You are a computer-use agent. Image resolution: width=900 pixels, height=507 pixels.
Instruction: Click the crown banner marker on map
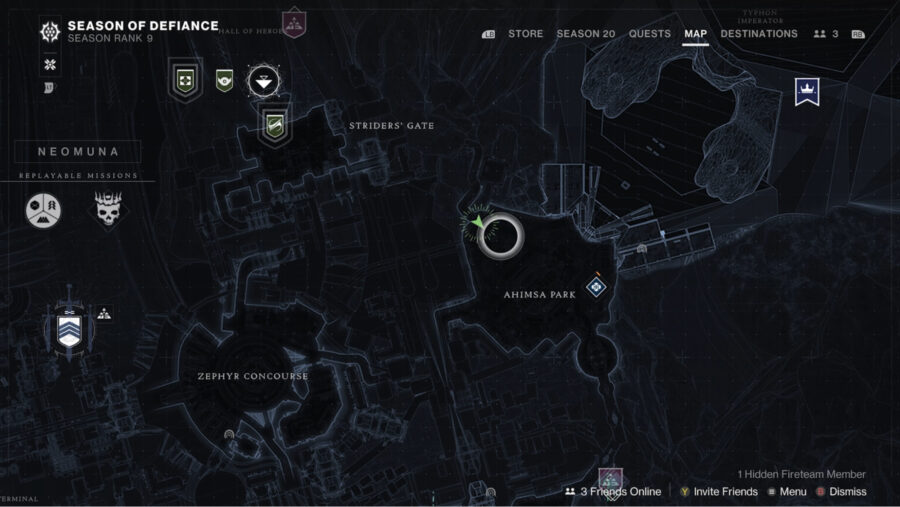click(x=806, y=92)
